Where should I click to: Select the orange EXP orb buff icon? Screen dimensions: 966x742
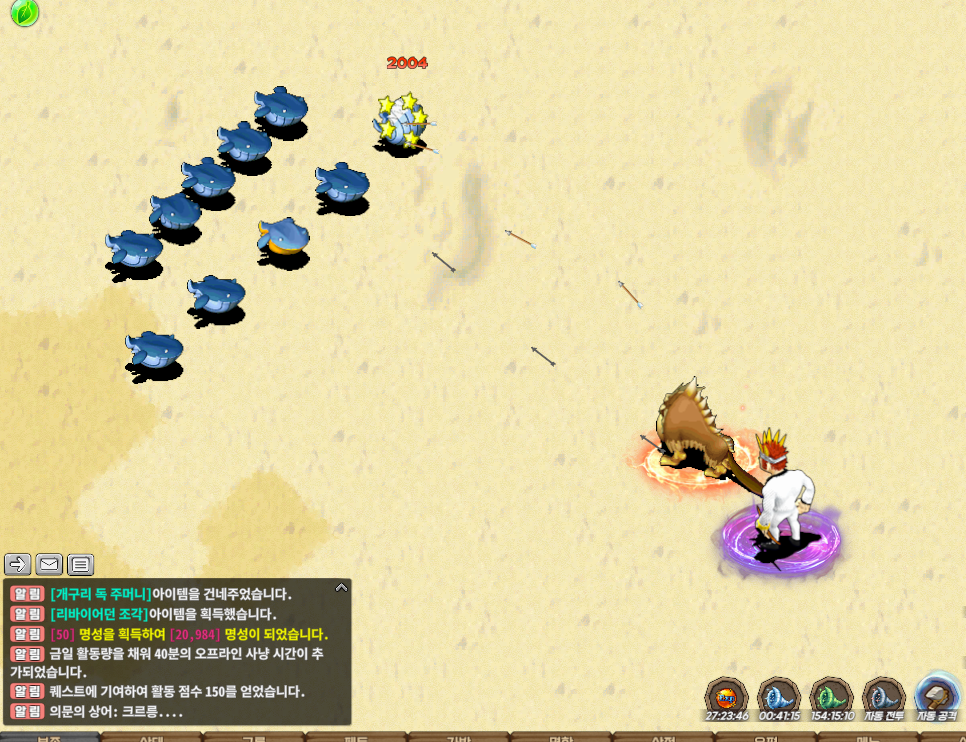(x=727, y=696)
